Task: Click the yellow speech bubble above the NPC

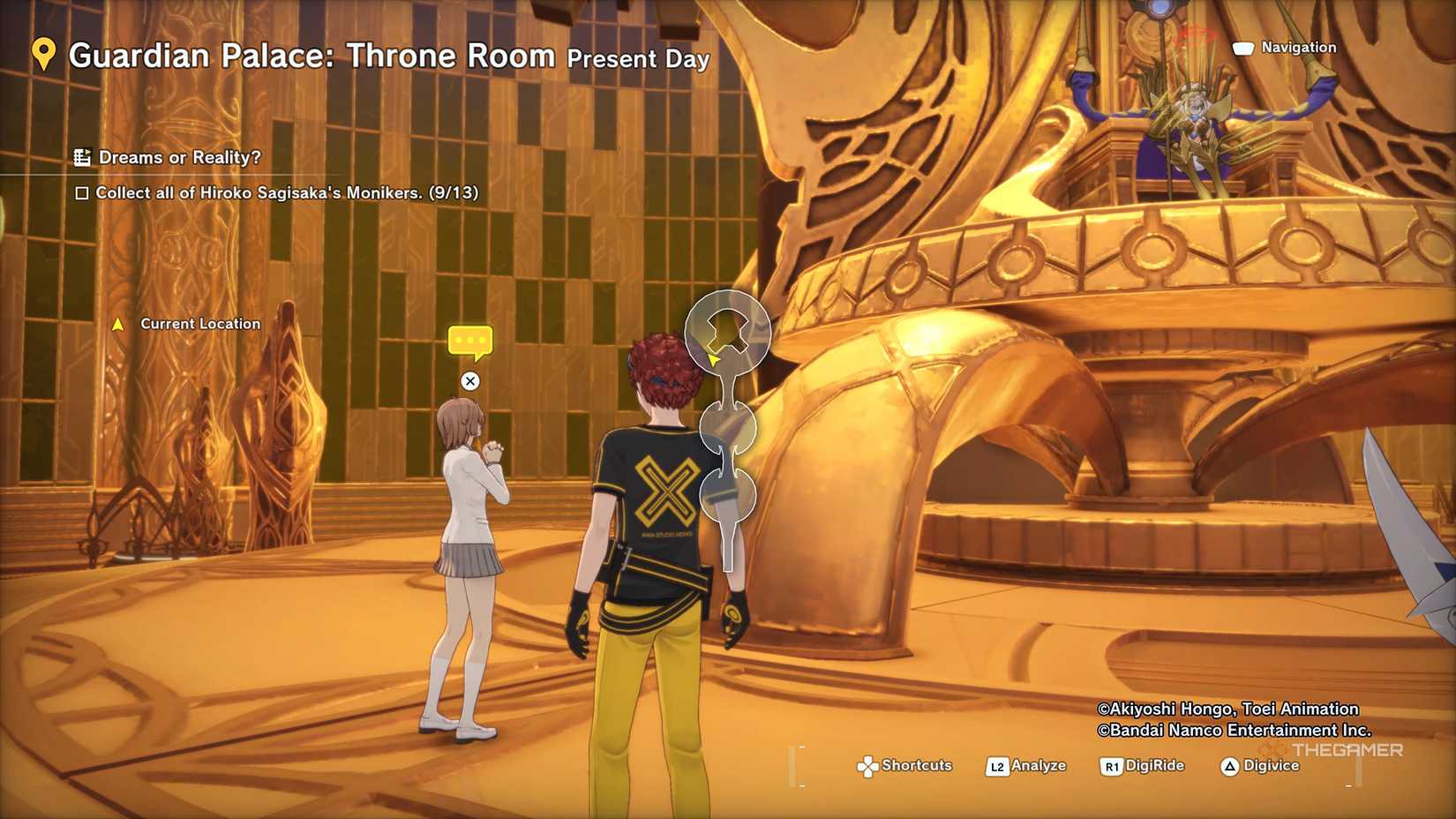Action: click(x=472, y=340)
